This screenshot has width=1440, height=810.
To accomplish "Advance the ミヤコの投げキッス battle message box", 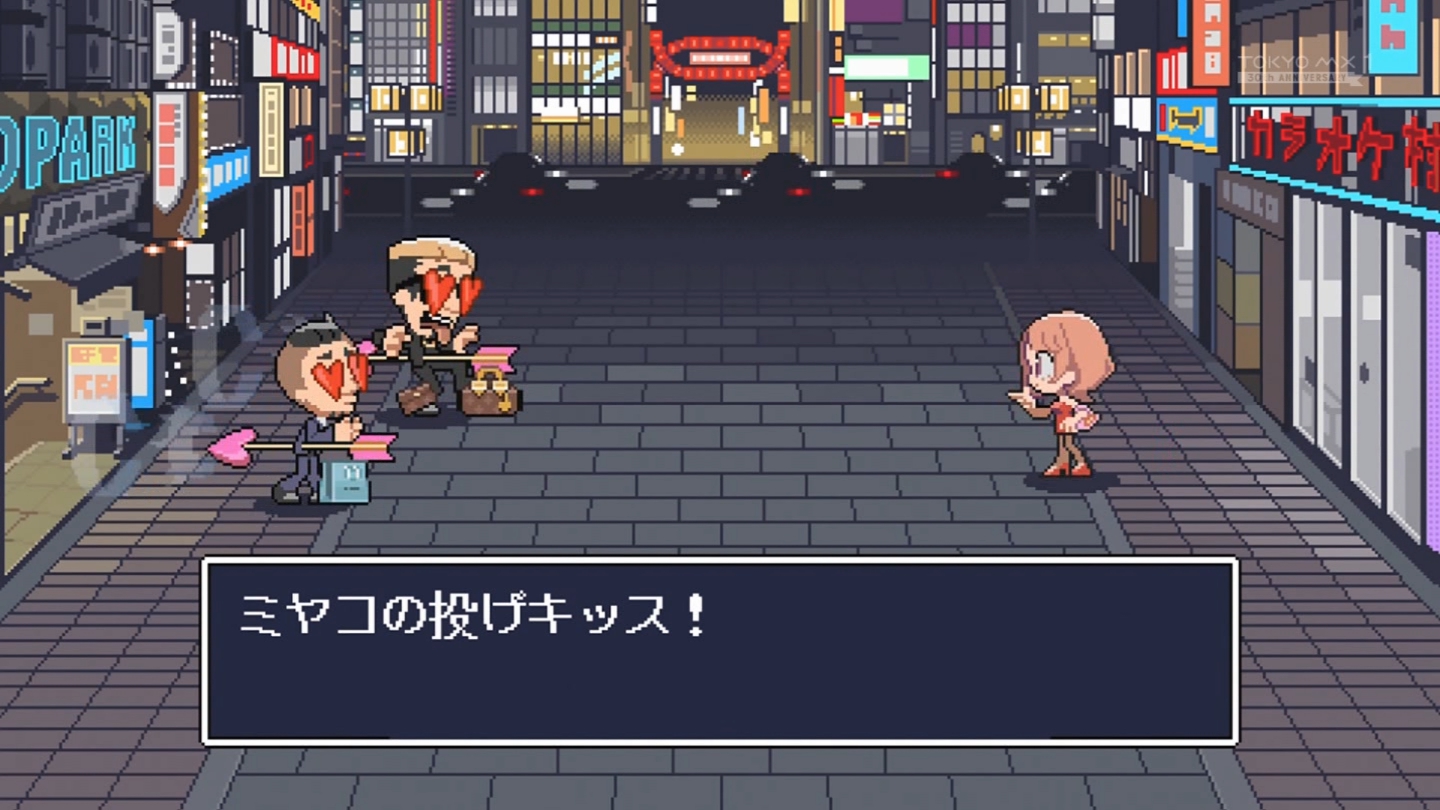I will tap(720, 651).
